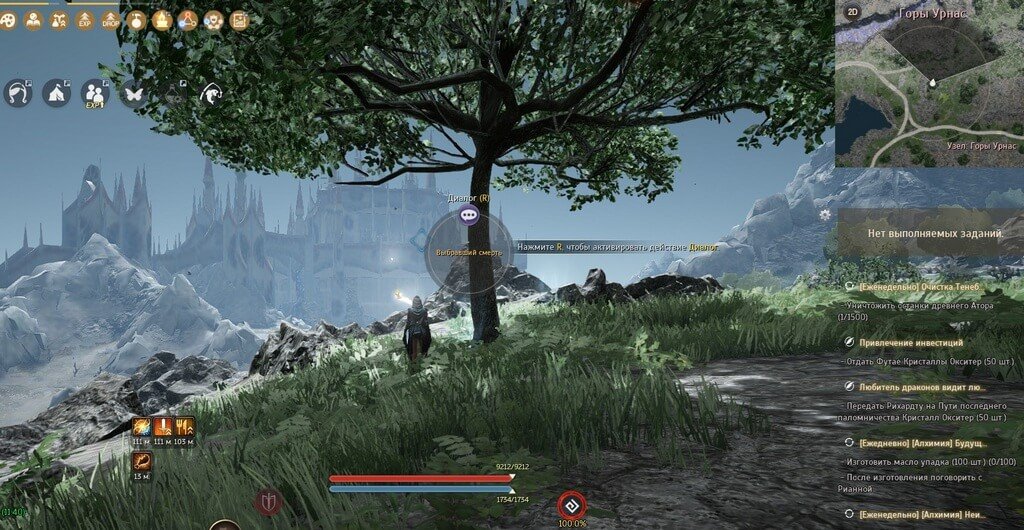Select the white butterfly icon

pos(133,93)
